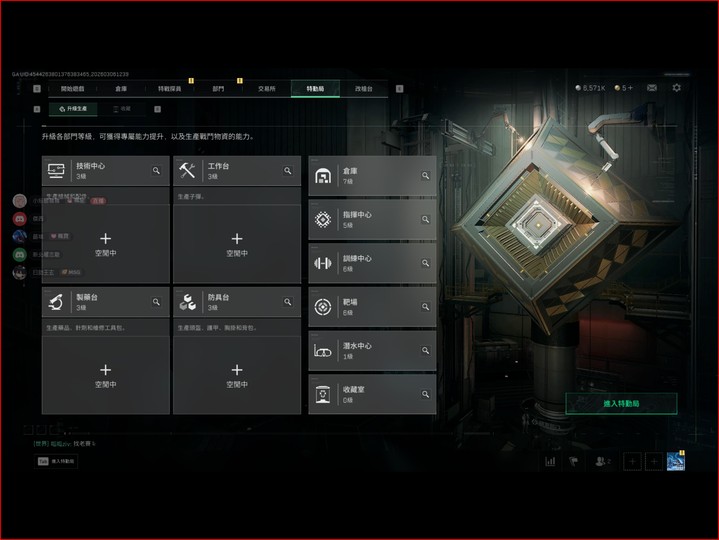
Task: Open the Discord overlay icon
Action: click(x=19, y=219)
